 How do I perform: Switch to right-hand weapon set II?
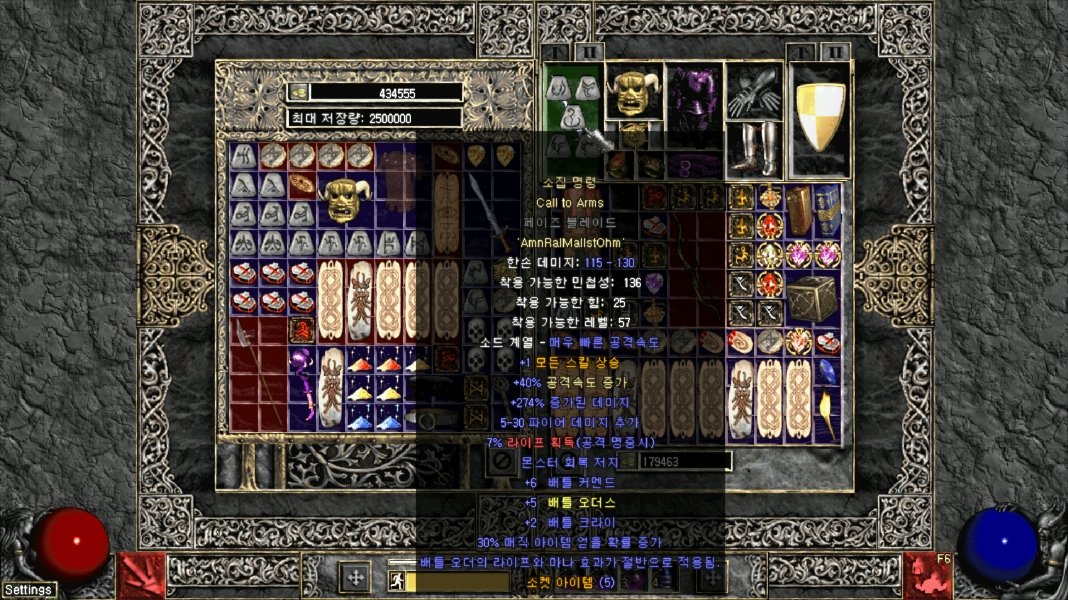(835, 51)
